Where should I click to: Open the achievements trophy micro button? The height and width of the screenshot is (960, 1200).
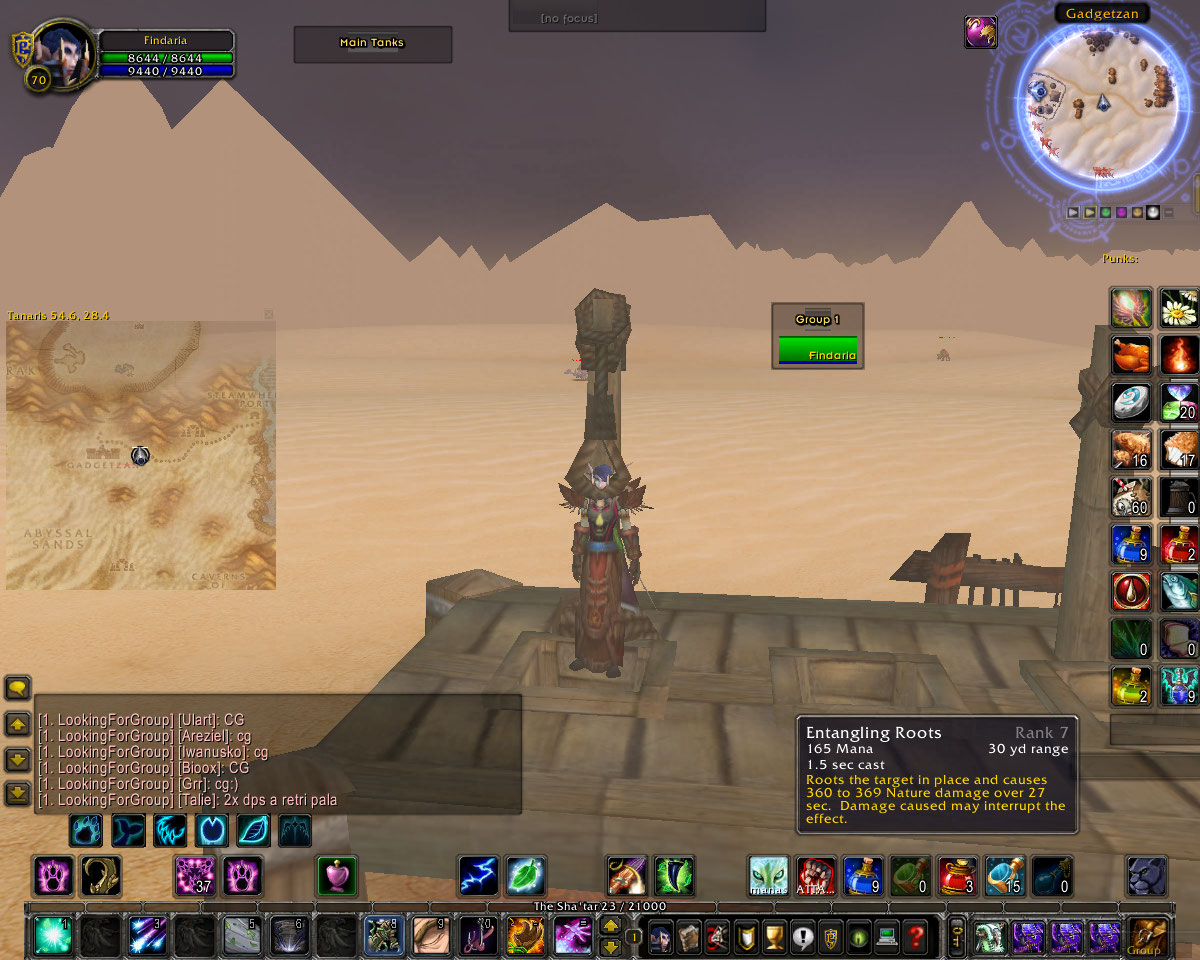point(773,938)
